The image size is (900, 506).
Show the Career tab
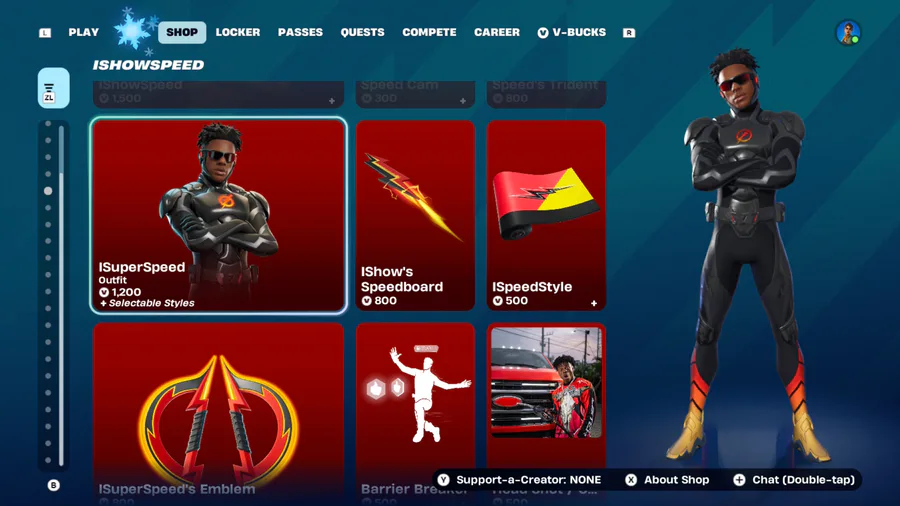(497, 32)
